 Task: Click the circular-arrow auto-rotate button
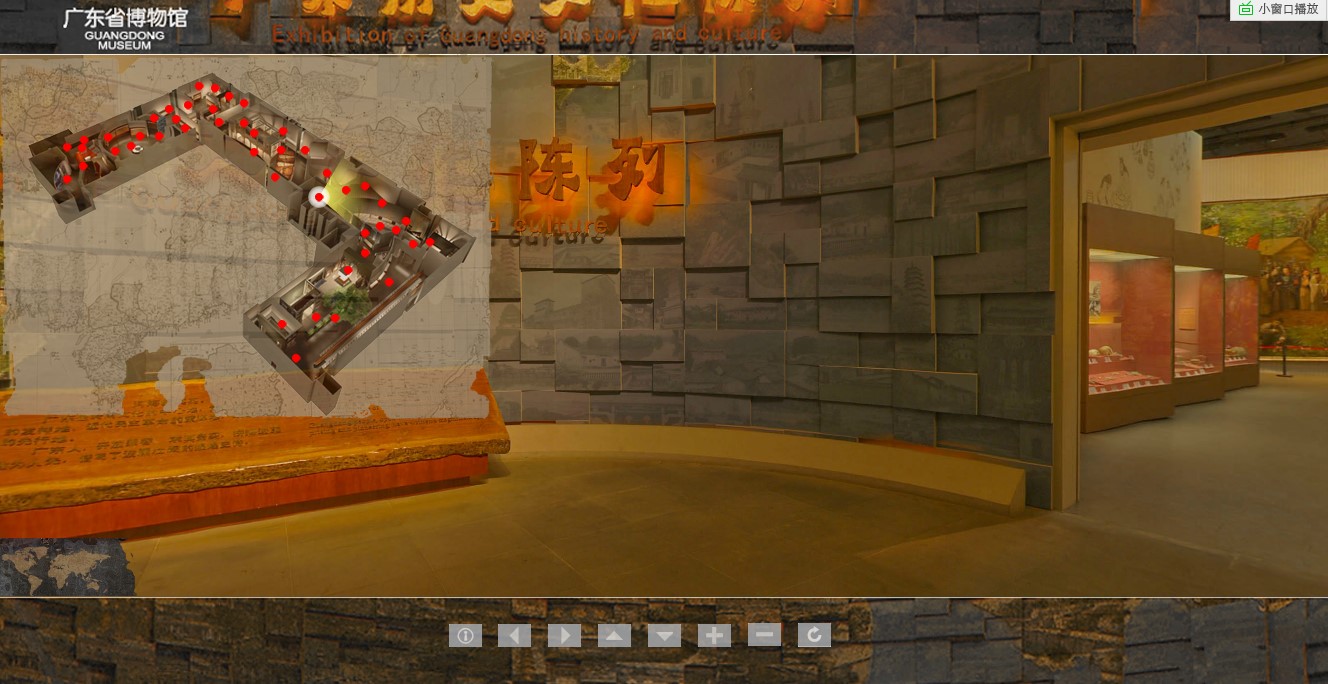coord(814,635)
